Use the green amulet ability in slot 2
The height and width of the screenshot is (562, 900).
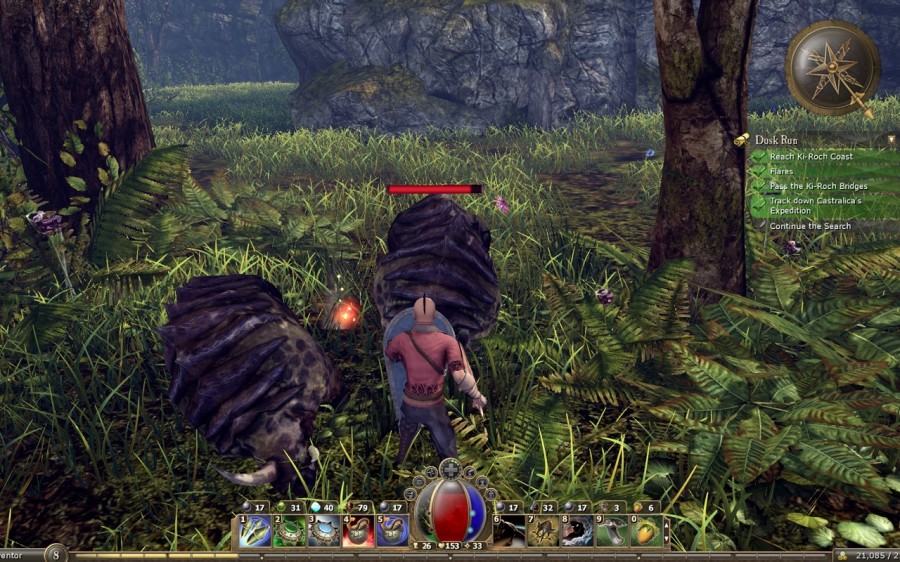pos(289,530)
